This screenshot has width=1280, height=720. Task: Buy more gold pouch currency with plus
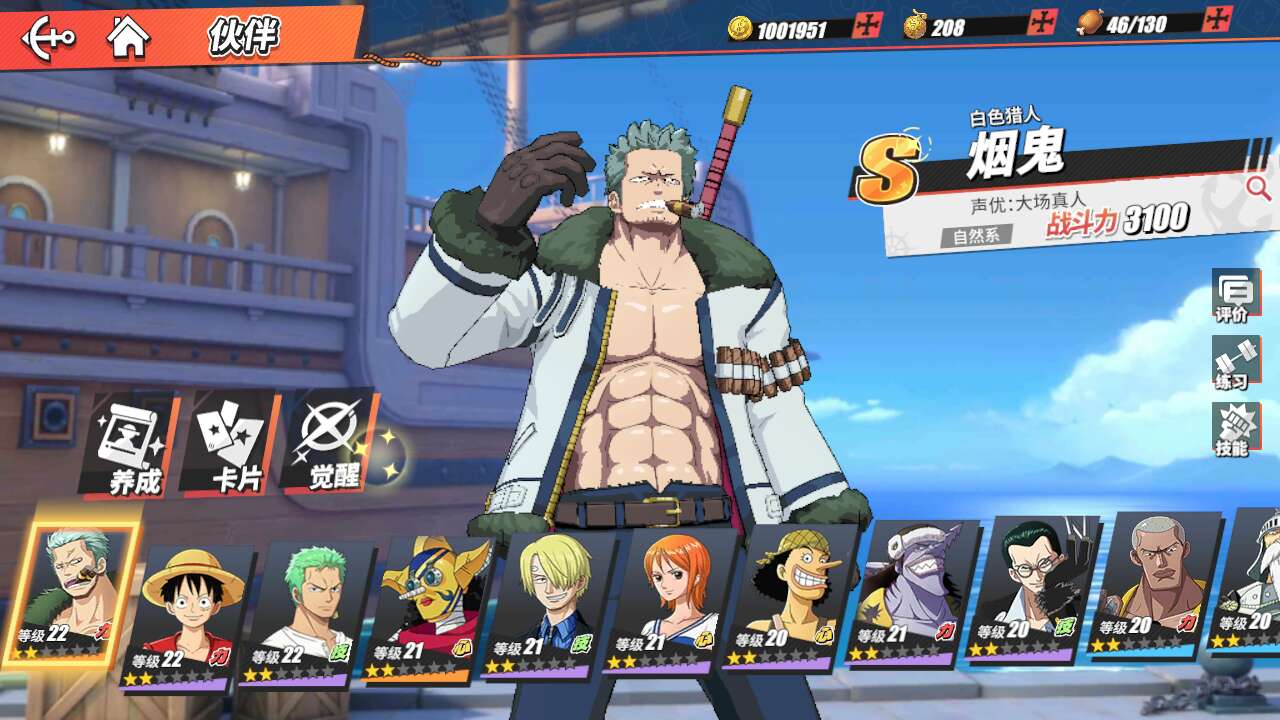(x=1042, y=22)
